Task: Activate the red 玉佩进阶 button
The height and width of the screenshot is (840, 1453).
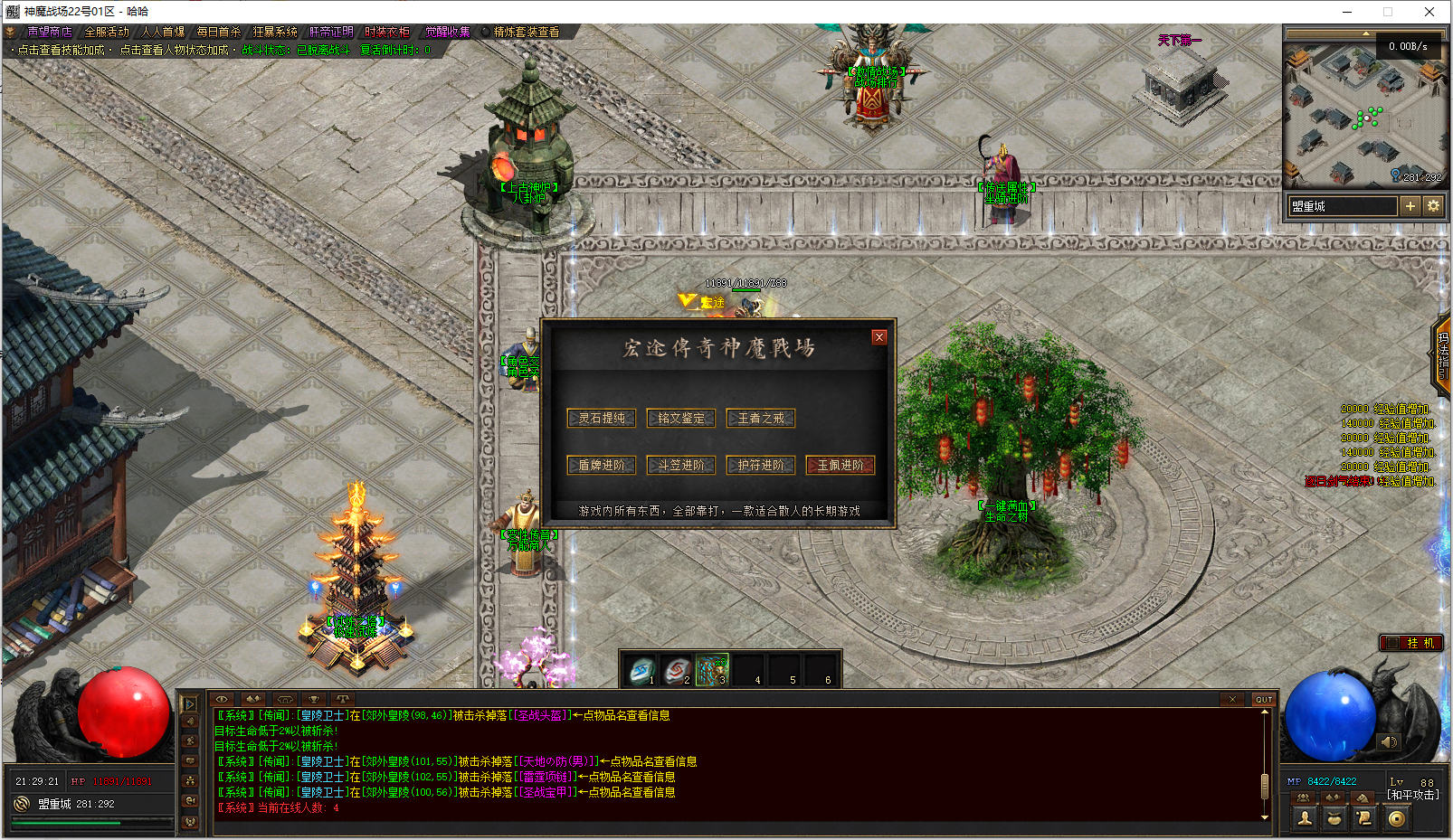Action: (x=840, y=465)
